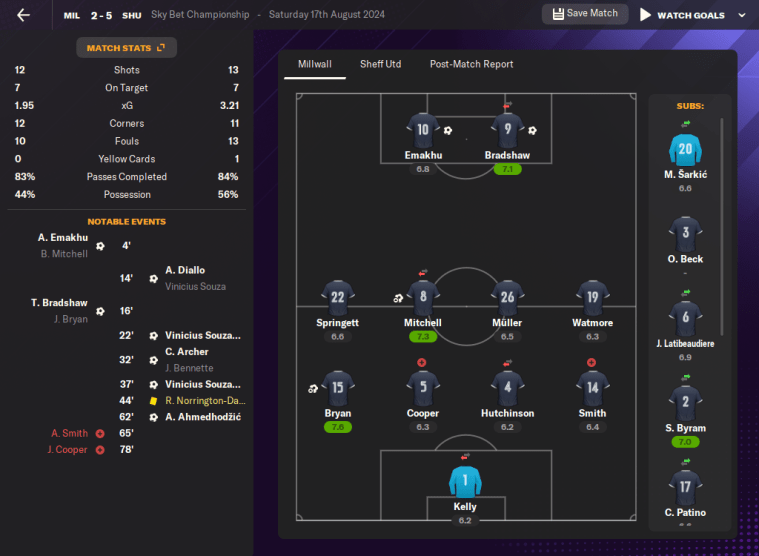Toggle the Match Stats view
Screen dimensions: 759x556
(126, 48)
